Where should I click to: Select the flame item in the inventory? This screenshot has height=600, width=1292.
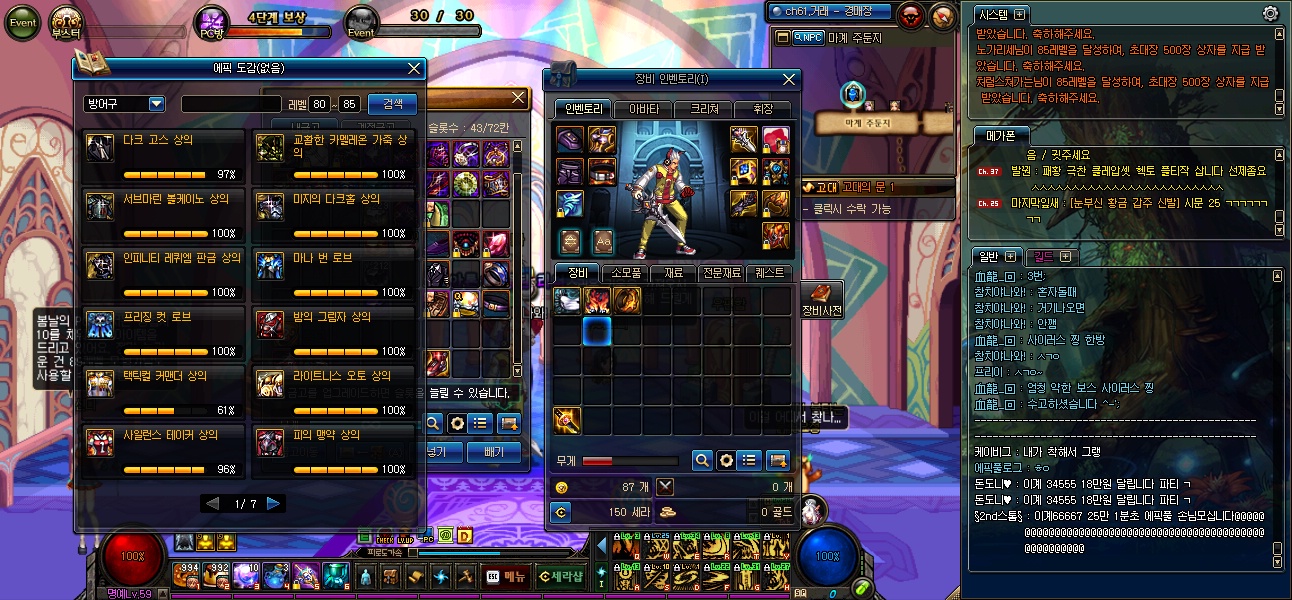pyautogui.click(x=598, y=300)
